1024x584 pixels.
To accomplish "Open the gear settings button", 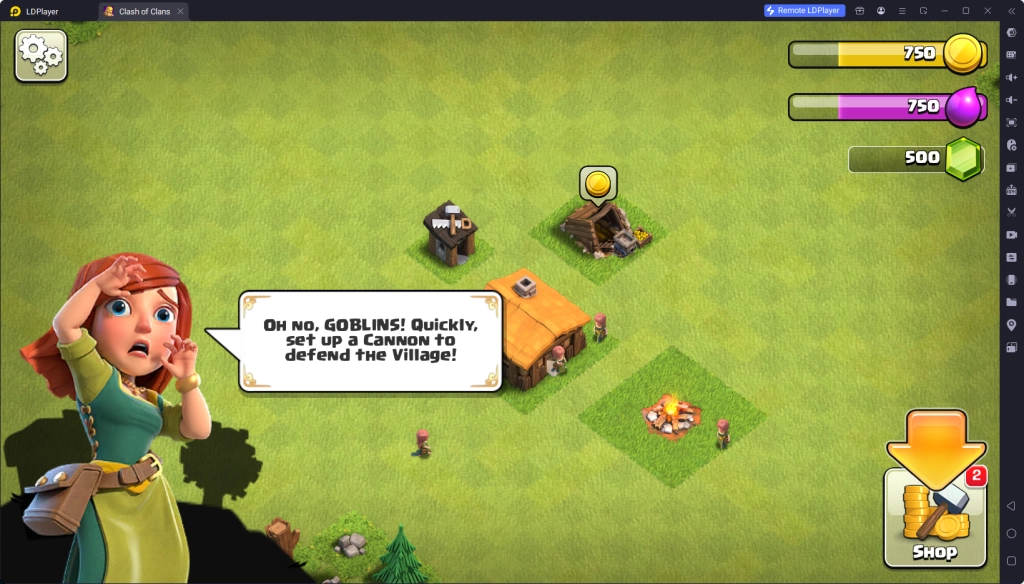I will 41,55.
